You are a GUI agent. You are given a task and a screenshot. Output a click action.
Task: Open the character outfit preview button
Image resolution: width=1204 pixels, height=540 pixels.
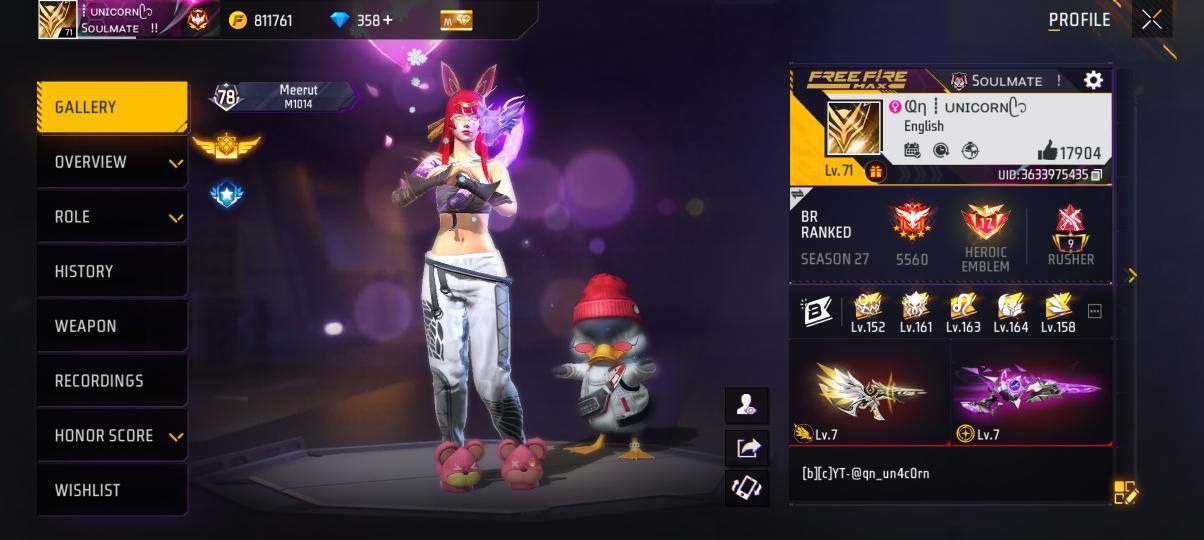coord(747,405)
